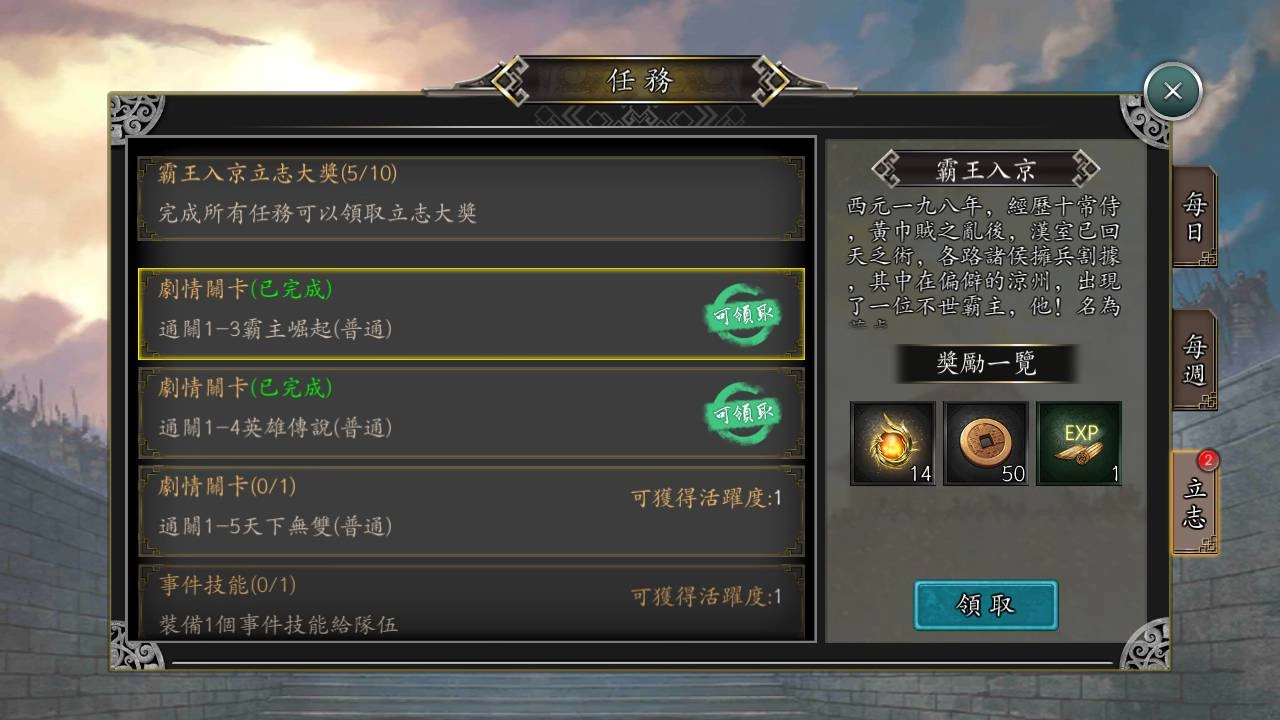Click the 霸王入京 title banner
This screenshot has height=720, width=1280.
tap(985, 167)
